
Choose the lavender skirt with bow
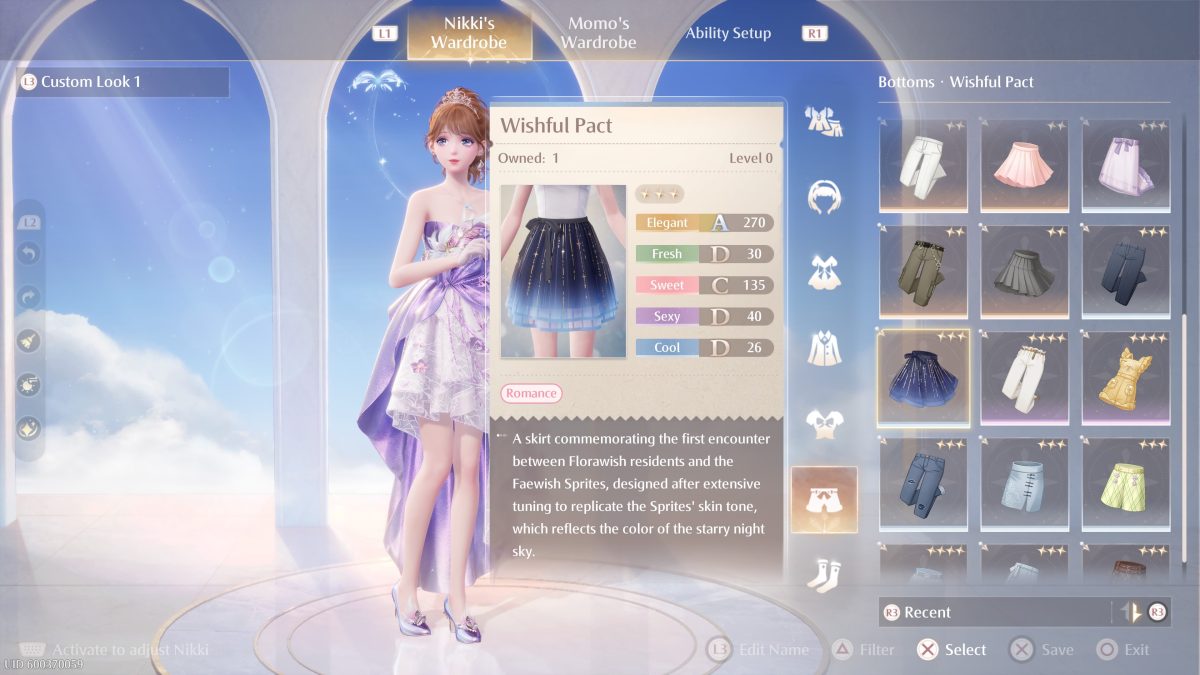1125,165
